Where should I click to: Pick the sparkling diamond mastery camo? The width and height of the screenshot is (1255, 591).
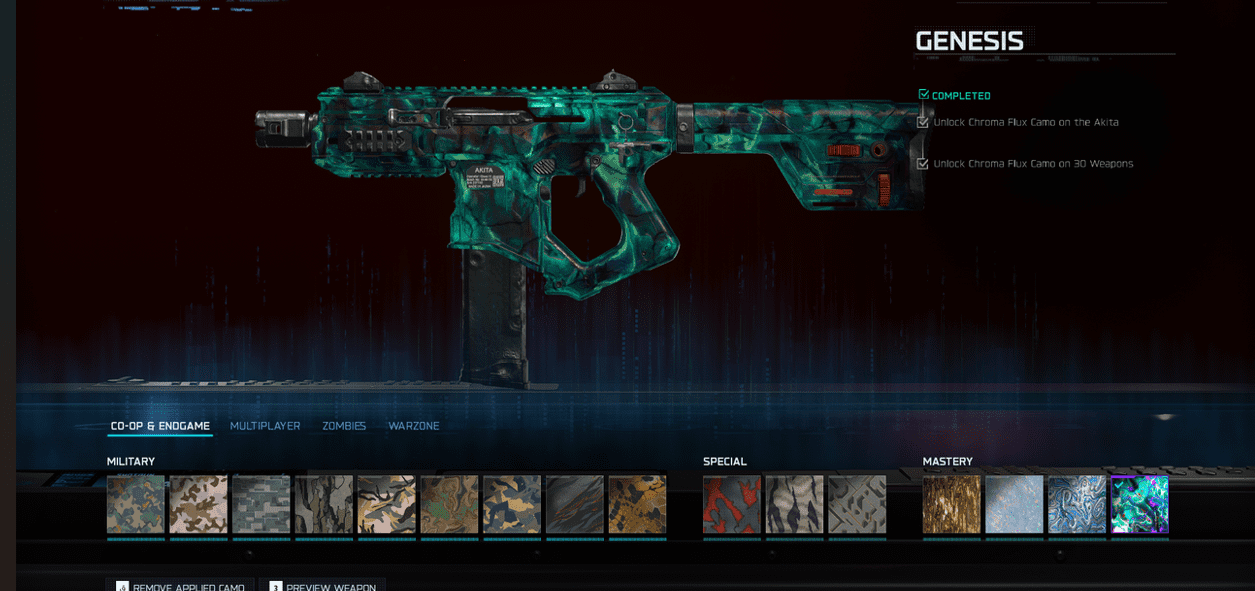(x=1014, y=504)
